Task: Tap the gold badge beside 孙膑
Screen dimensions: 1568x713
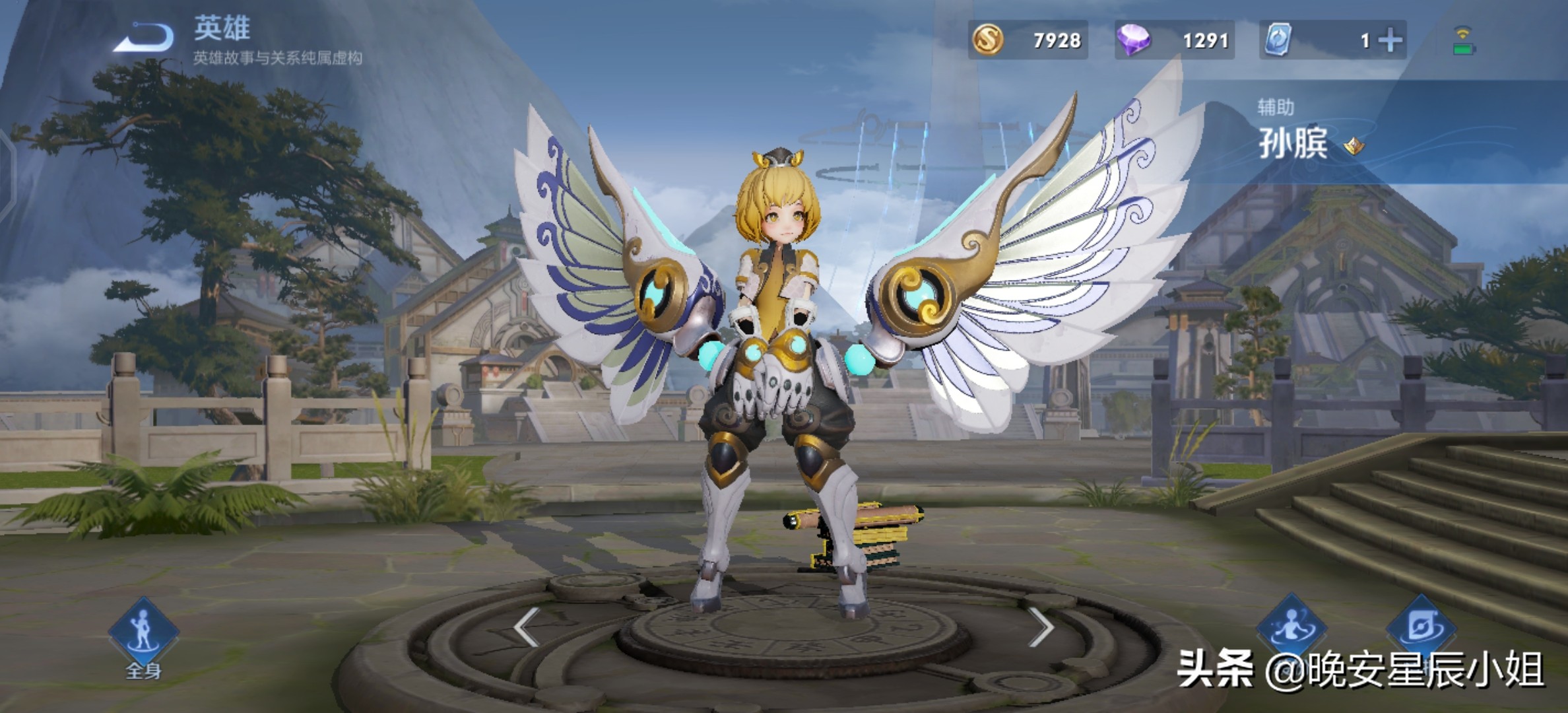Action: (x=1354, y=146)
